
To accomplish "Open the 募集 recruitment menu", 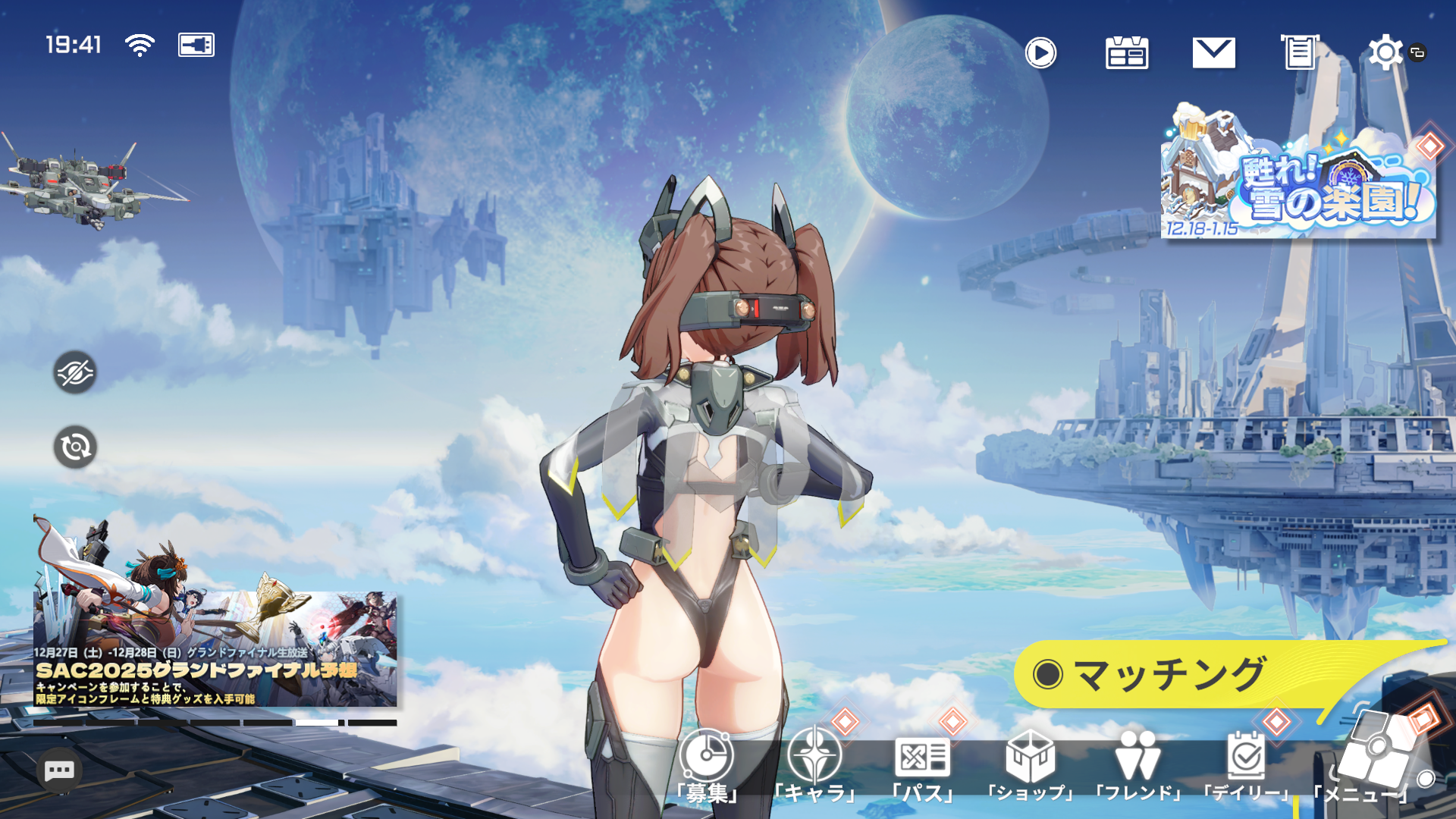I will coord(707,764).
